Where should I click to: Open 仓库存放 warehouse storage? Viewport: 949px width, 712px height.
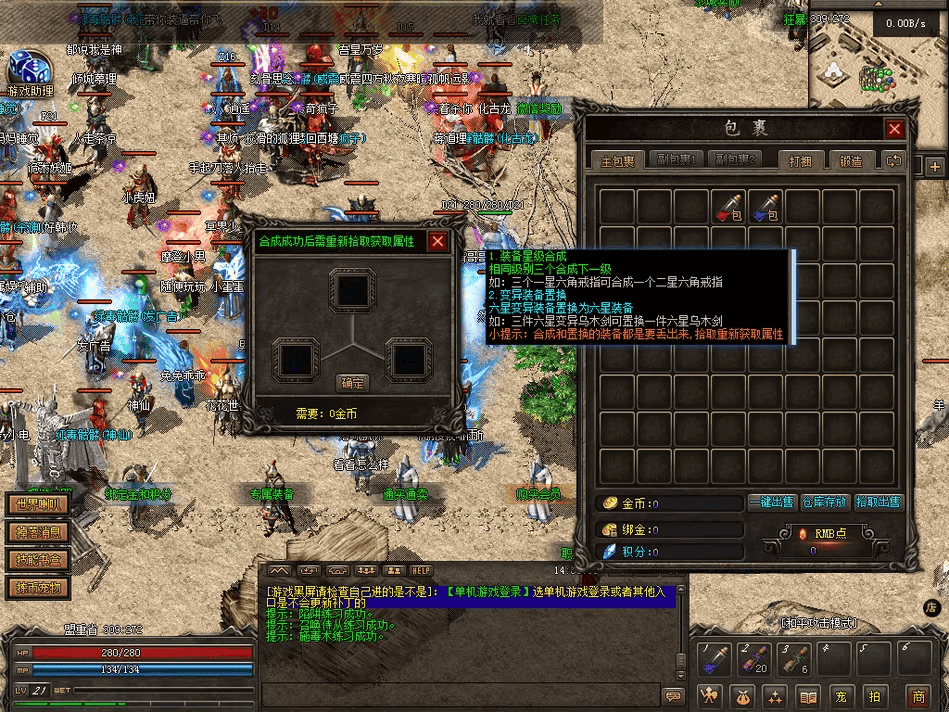click(x=825, y=502)
